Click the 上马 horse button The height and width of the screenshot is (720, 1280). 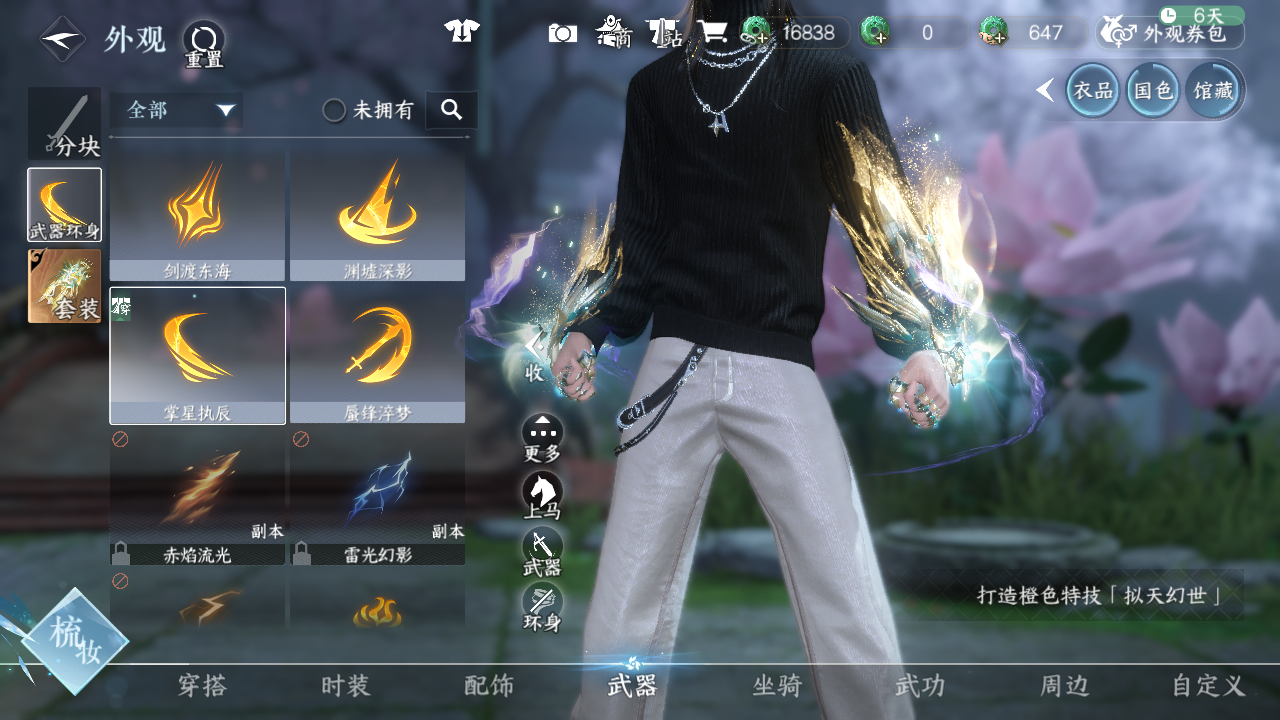[x=542, y=493]
